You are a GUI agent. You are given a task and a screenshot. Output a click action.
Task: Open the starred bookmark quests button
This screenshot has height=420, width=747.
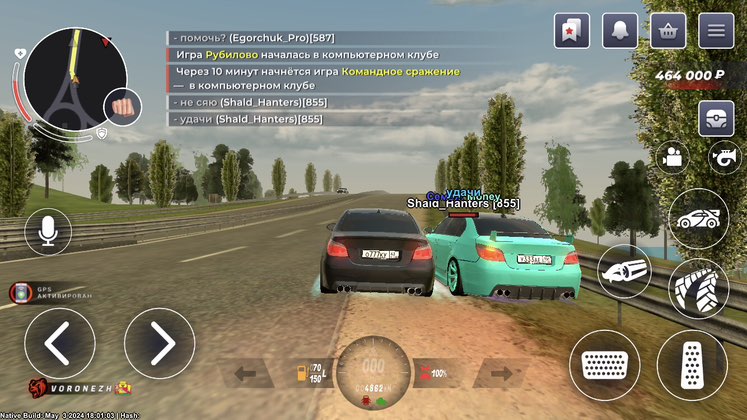coord(572,31)
